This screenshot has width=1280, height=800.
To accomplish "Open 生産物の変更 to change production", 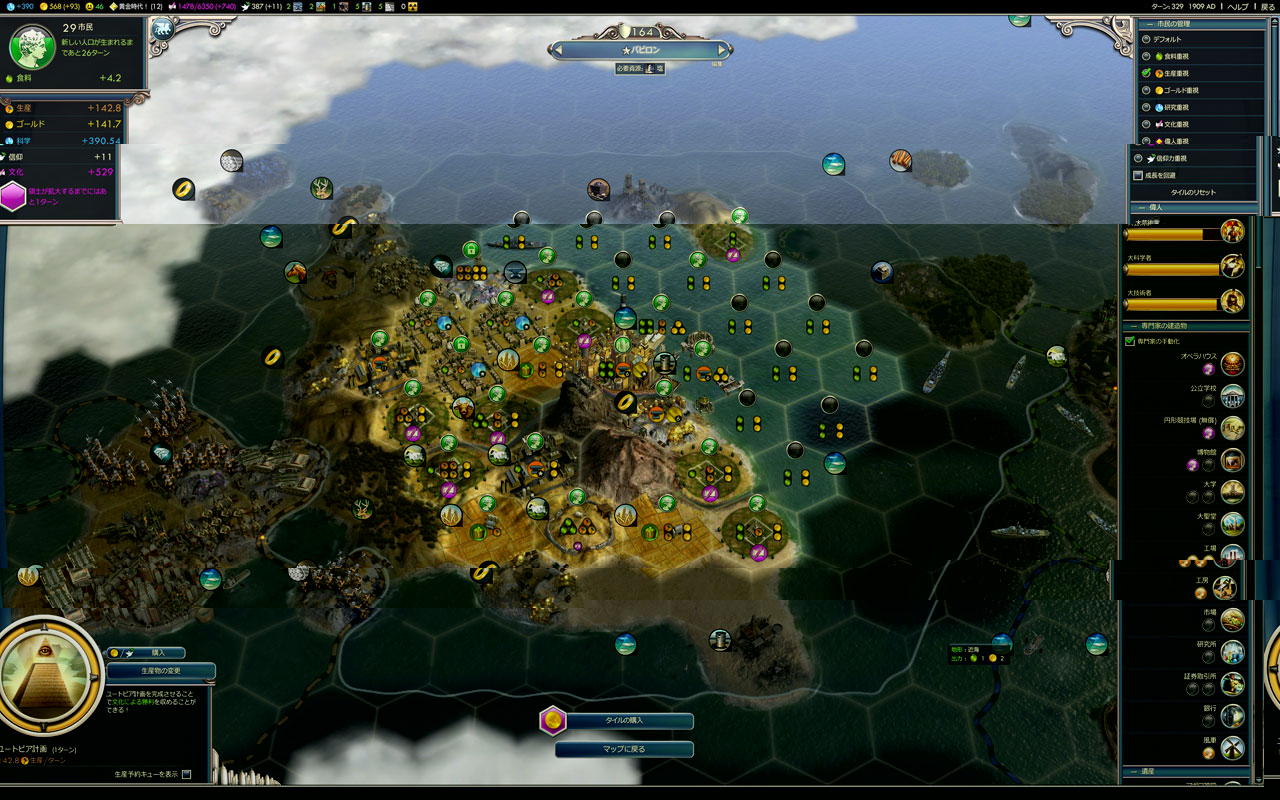I will pos(160,671).
